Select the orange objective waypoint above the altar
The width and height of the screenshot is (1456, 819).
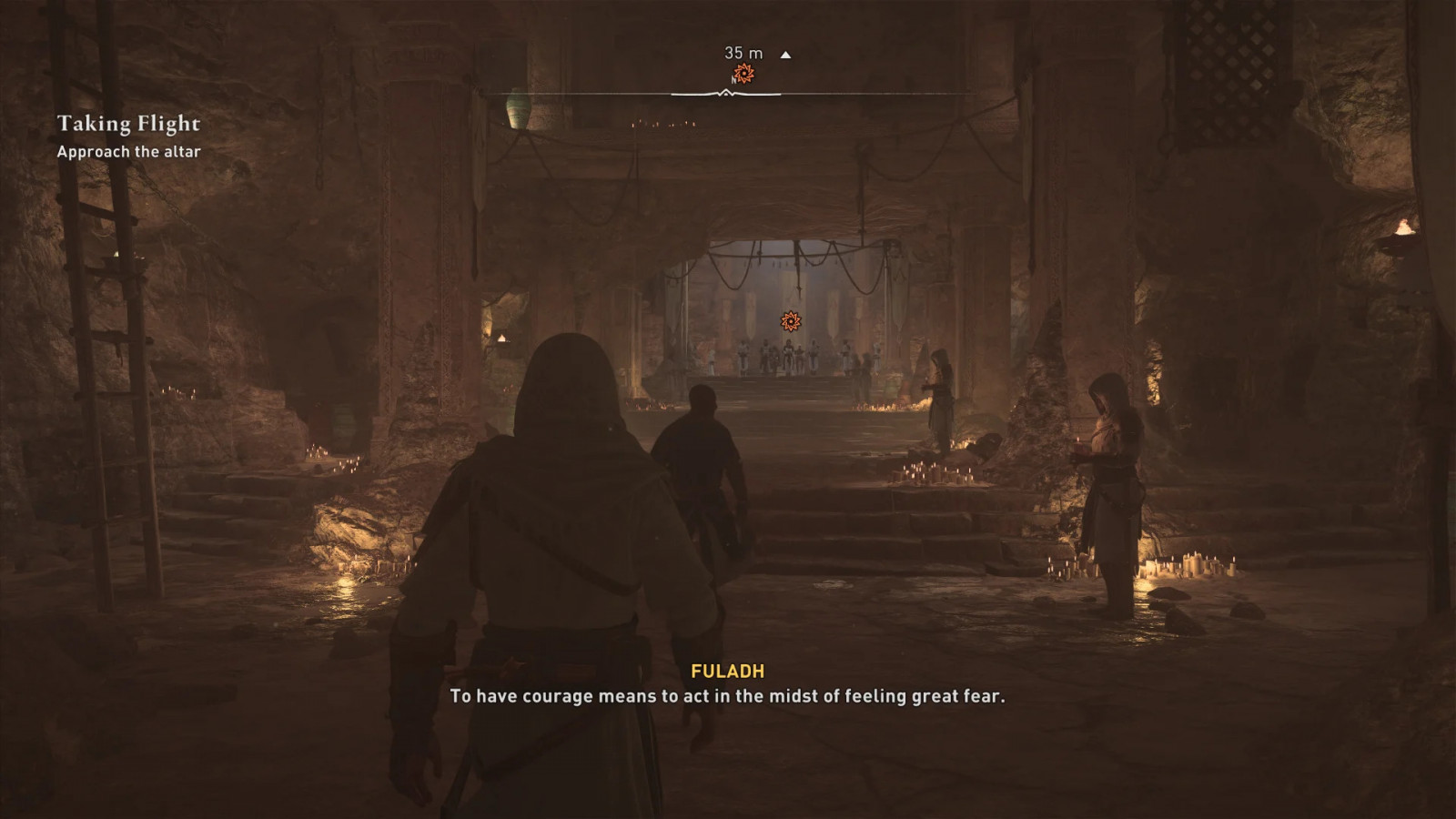click(790, 321)
